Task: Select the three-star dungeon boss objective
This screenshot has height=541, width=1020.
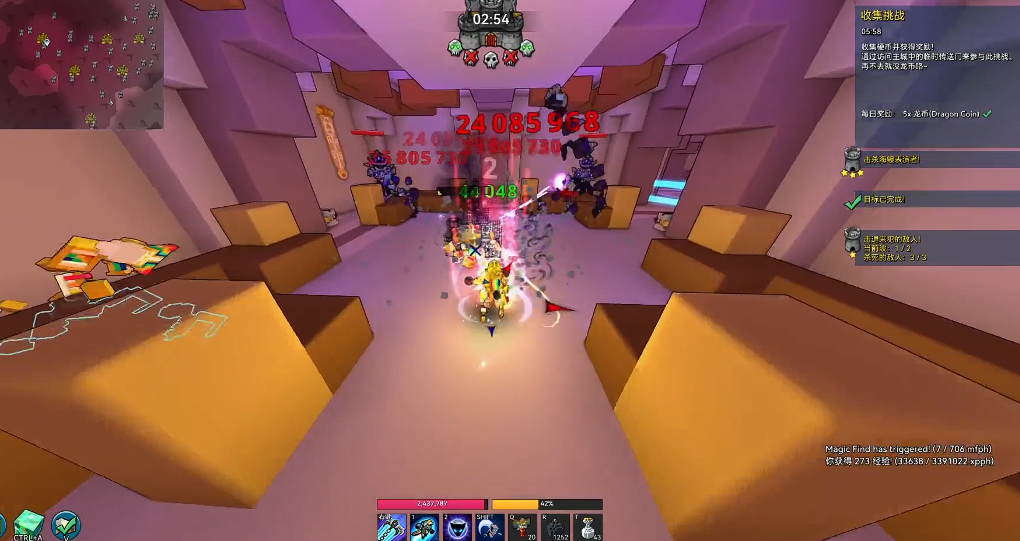Action: point(853,160)
